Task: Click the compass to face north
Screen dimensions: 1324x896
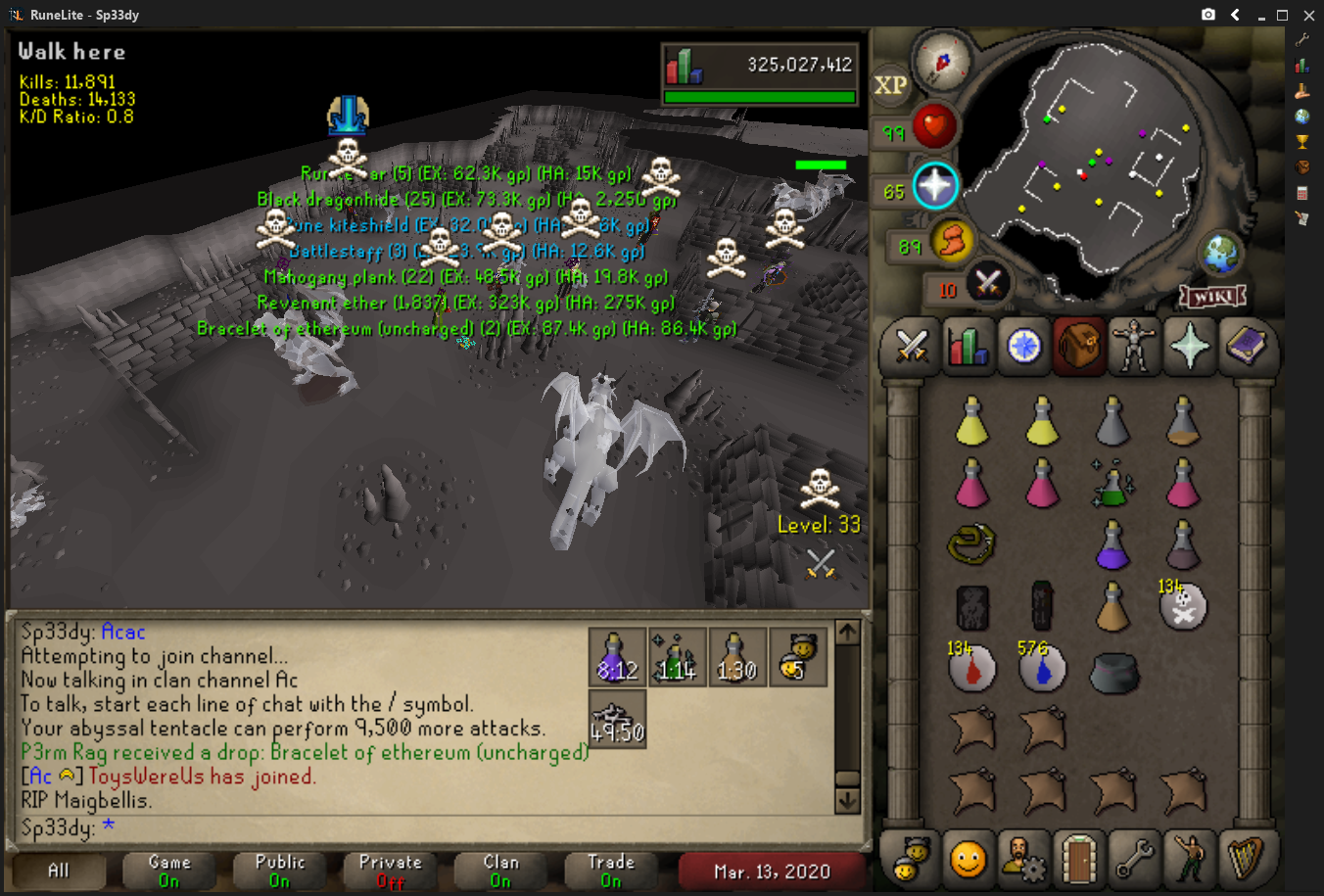Action: pos(942,61)
